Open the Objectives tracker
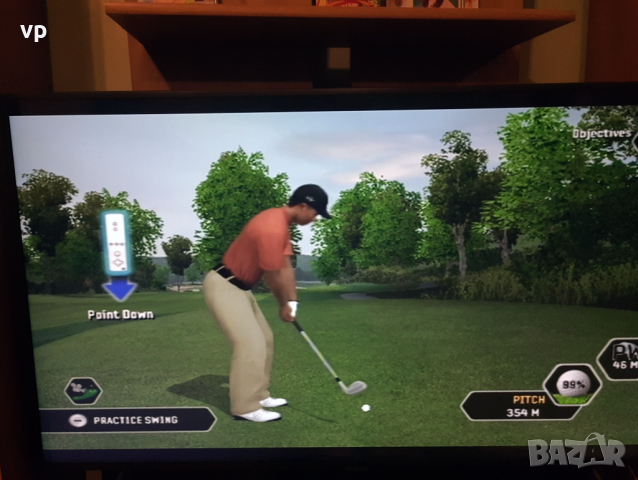638x480 pixels. point(602,133)
